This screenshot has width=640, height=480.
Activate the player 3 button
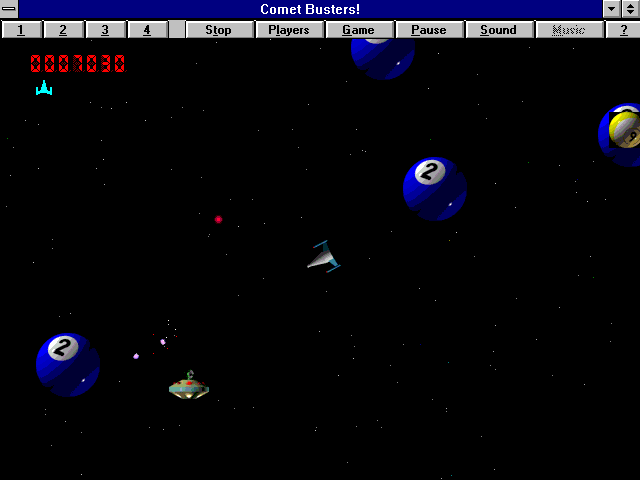coord(105,30)
